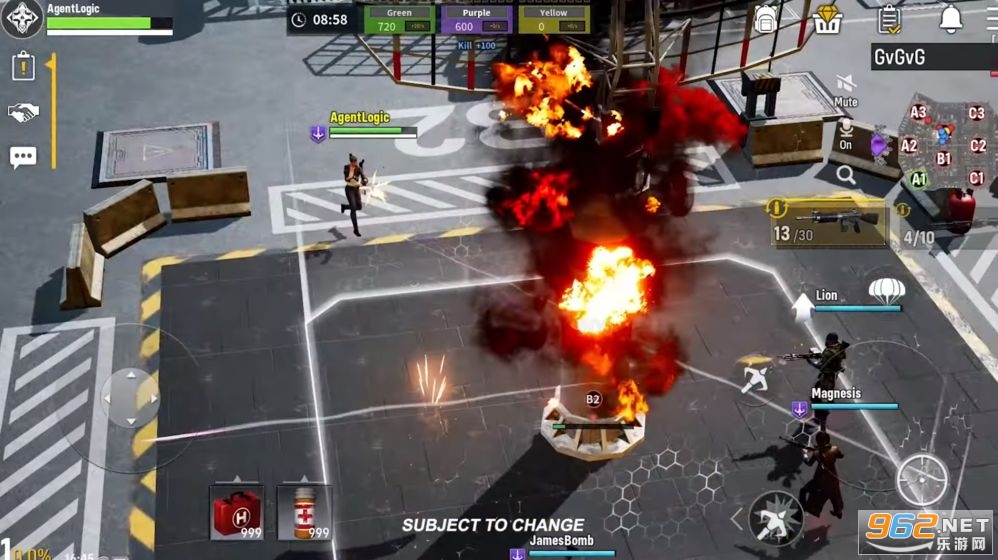Open the clipboard checklist icon
The height and width of the screenshot is (560, 998).
point(889,18)
